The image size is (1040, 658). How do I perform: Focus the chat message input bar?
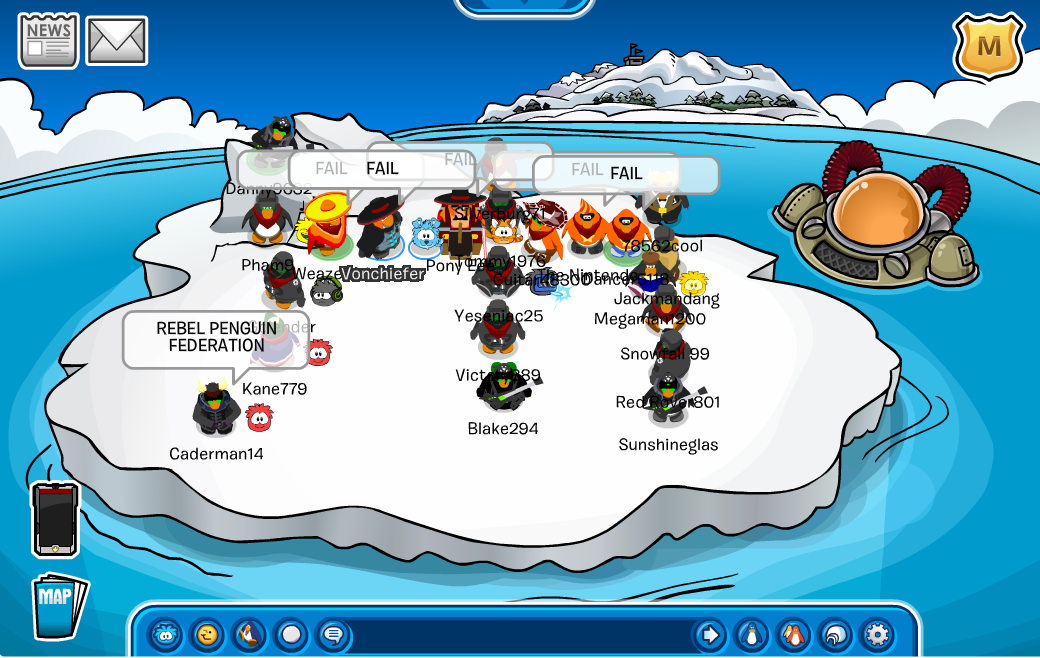tap(520, 634)
